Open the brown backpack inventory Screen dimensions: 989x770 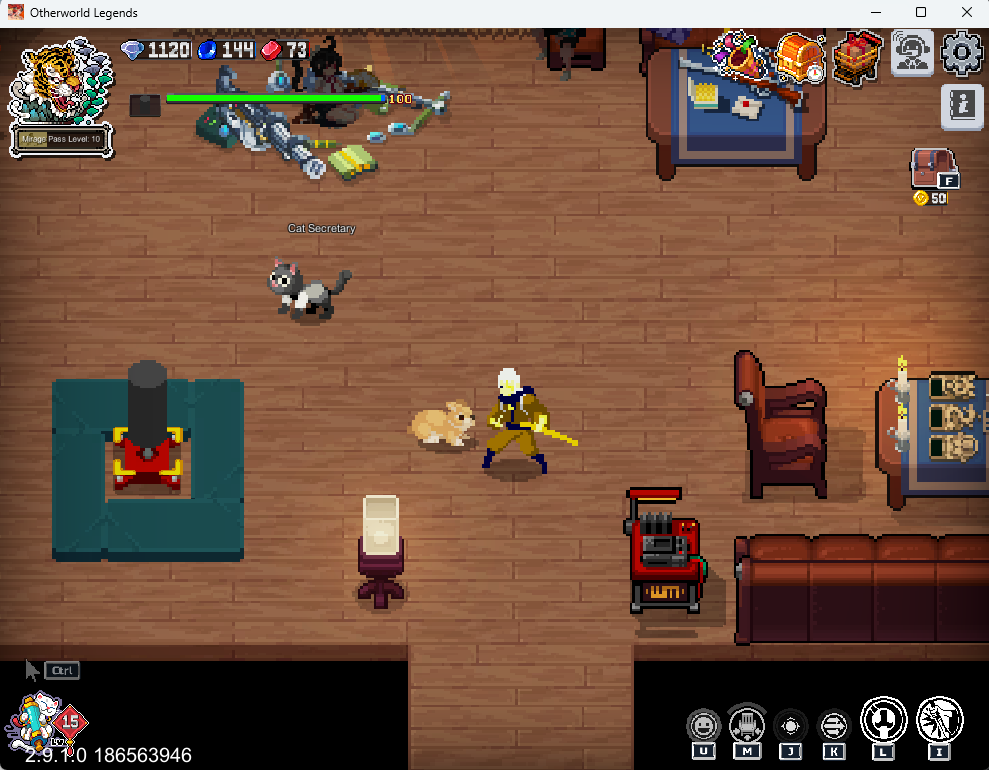[x=932, y=168]
